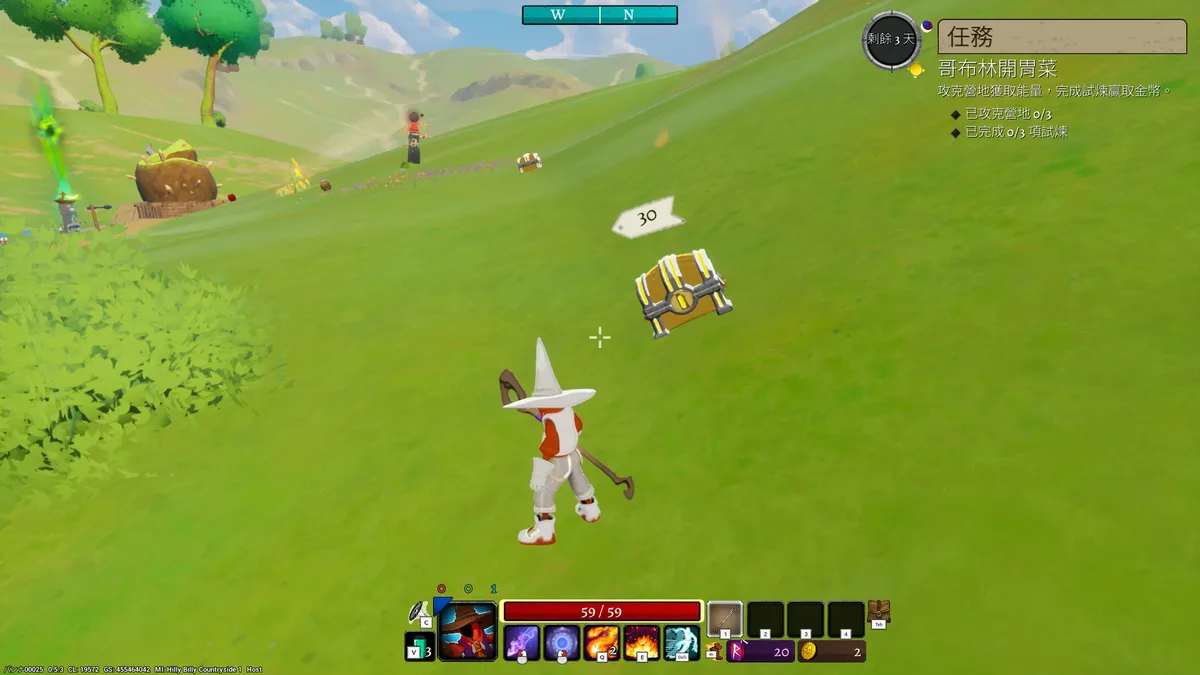Activate the blue arcane orb ability
1200x675 pixels.
point(561,641)
